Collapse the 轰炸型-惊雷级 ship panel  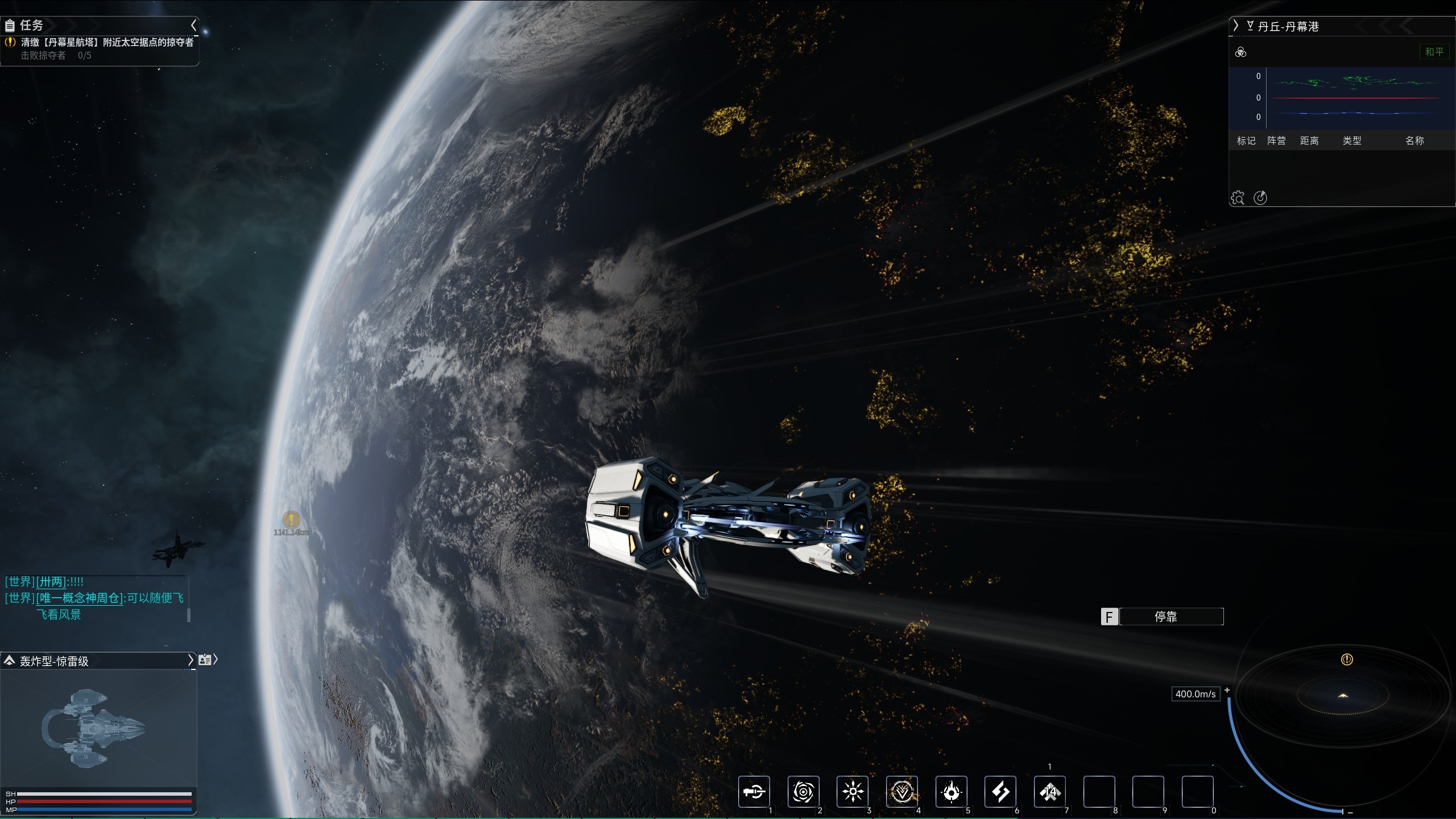[x=191, y=660]
